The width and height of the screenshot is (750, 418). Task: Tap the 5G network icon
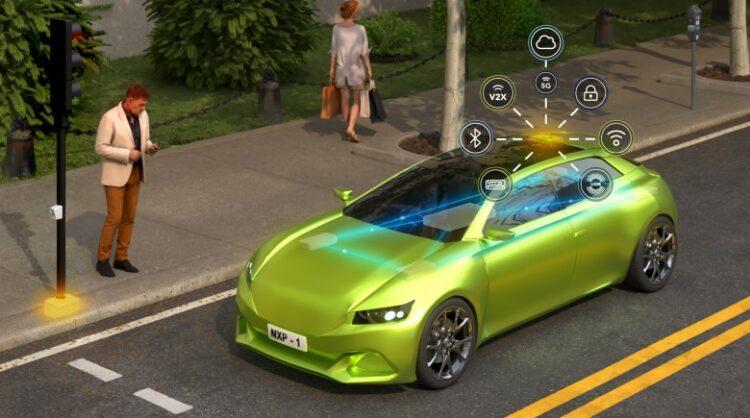[546, 83]
